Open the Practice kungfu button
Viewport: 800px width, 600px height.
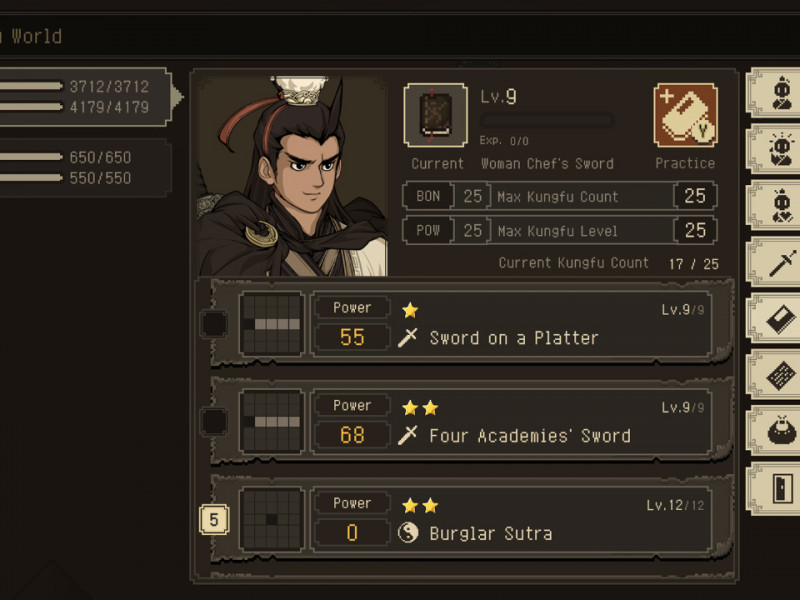(x=685, y=115)
